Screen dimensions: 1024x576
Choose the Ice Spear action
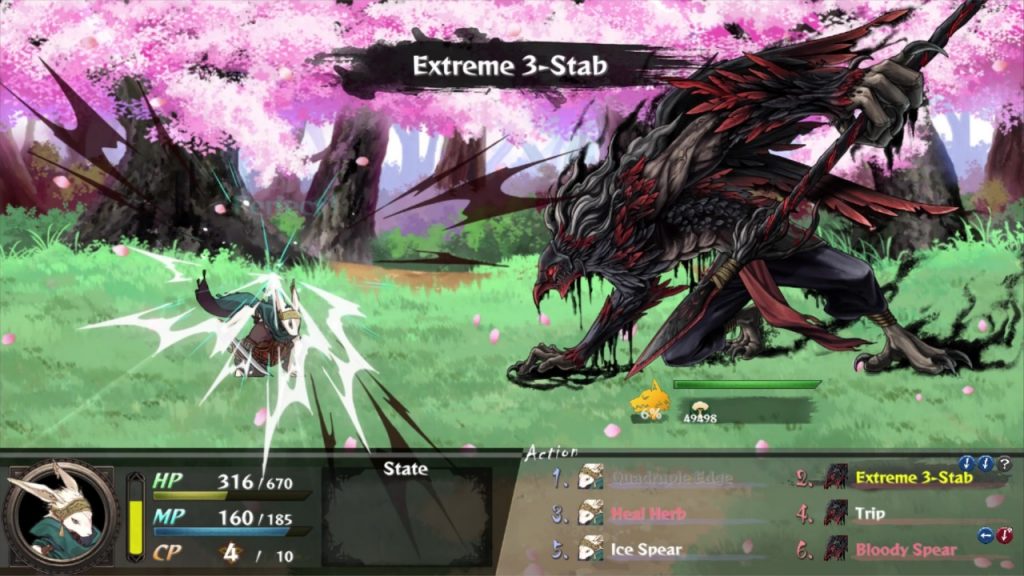646,549
